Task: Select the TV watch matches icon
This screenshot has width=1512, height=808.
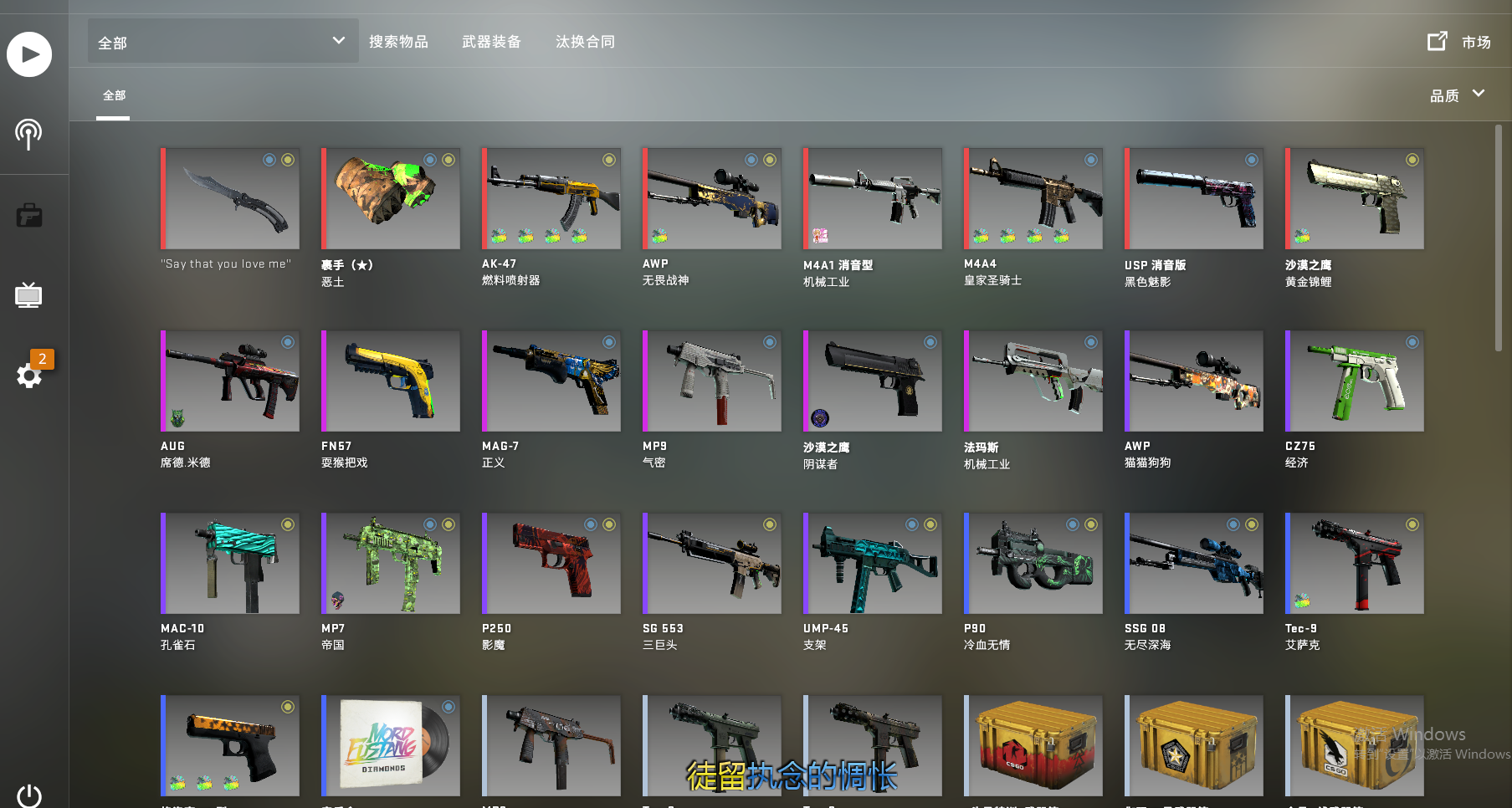Action: [x=29, y=294]
